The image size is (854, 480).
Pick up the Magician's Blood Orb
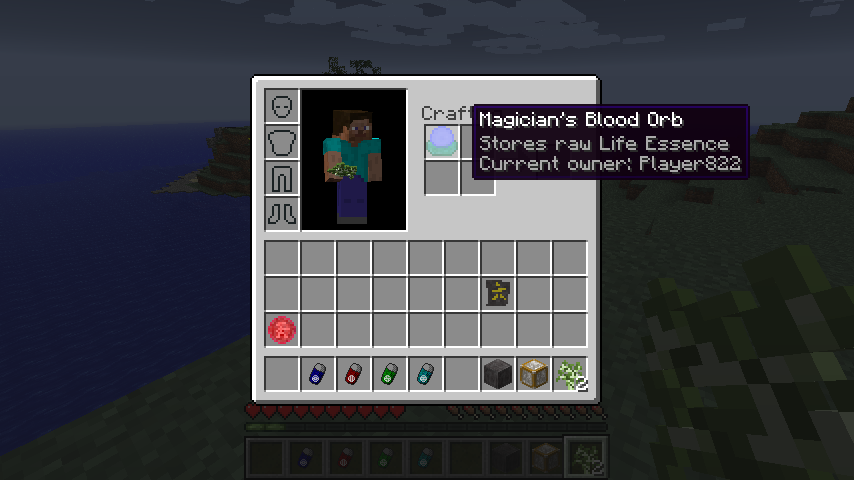coord(441,141)
